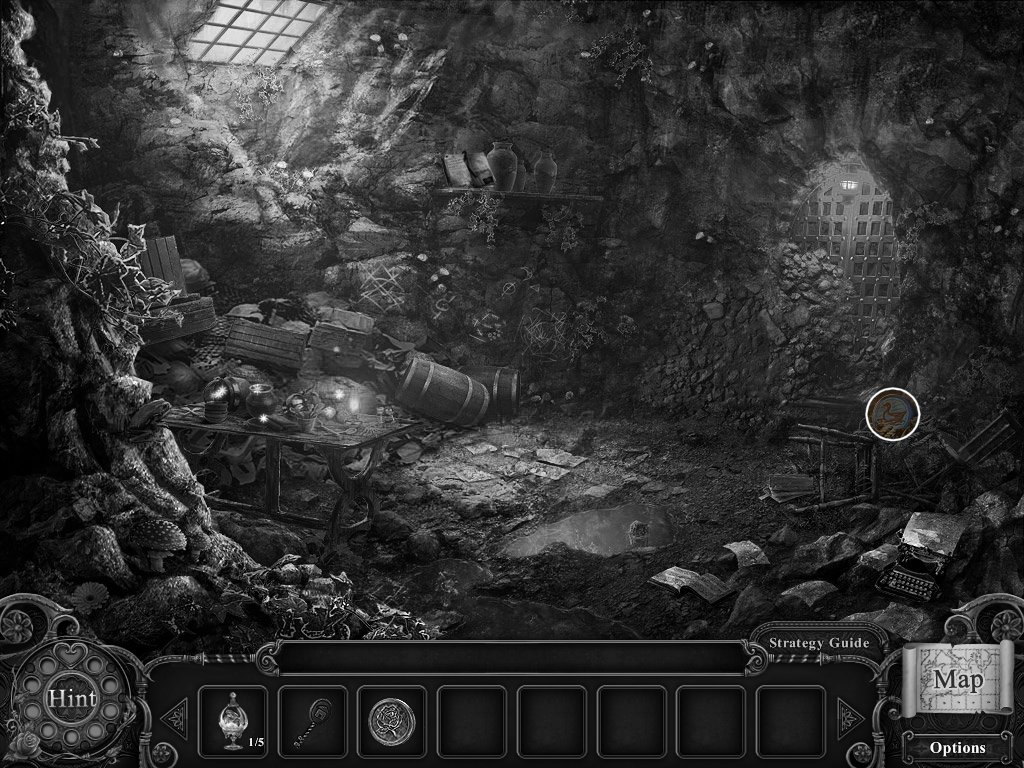
Task: Select the glass bottle inventory item
Action: 232,719
